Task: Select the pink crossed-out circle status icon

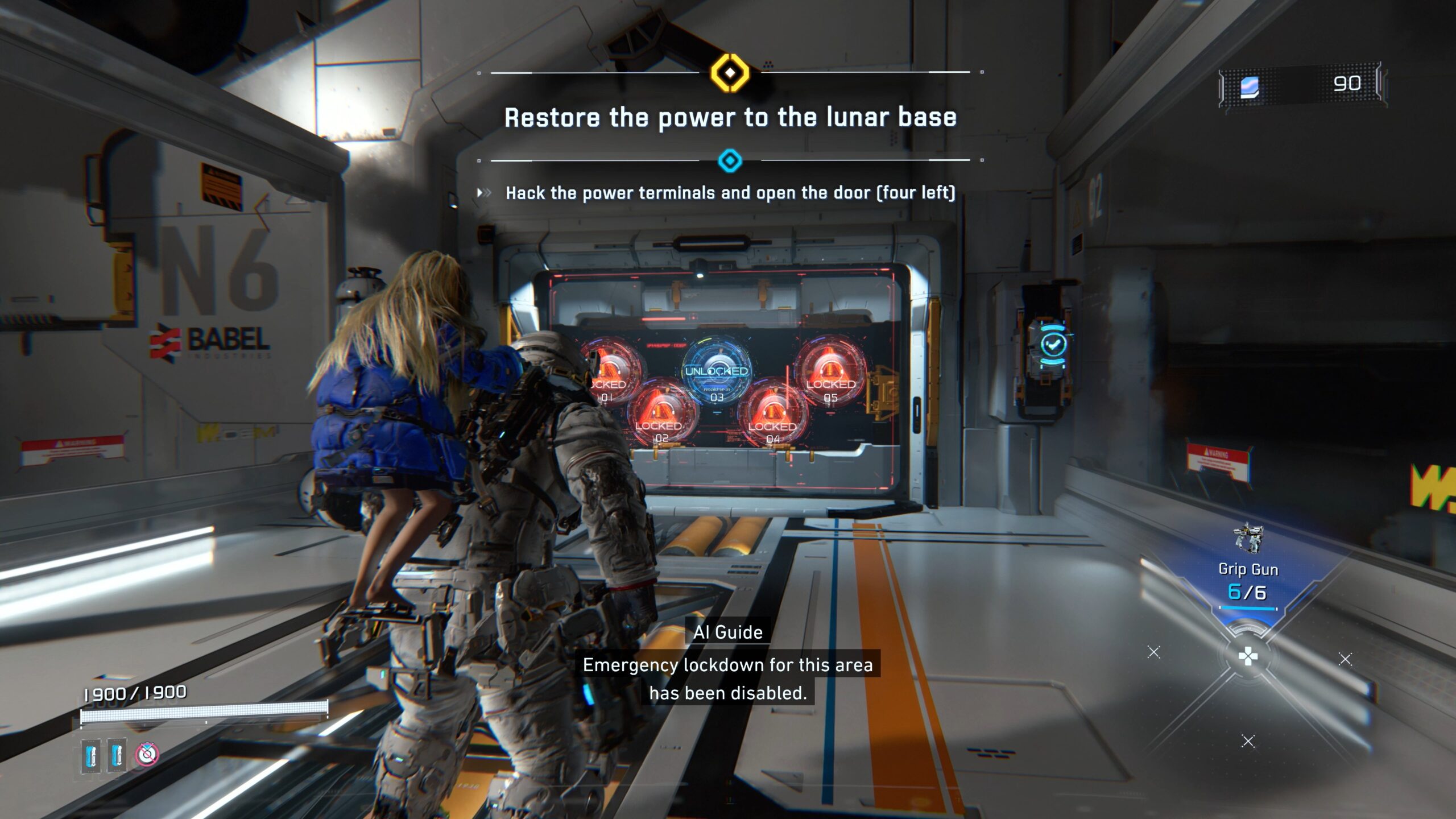Action: [x=147, y=754]
